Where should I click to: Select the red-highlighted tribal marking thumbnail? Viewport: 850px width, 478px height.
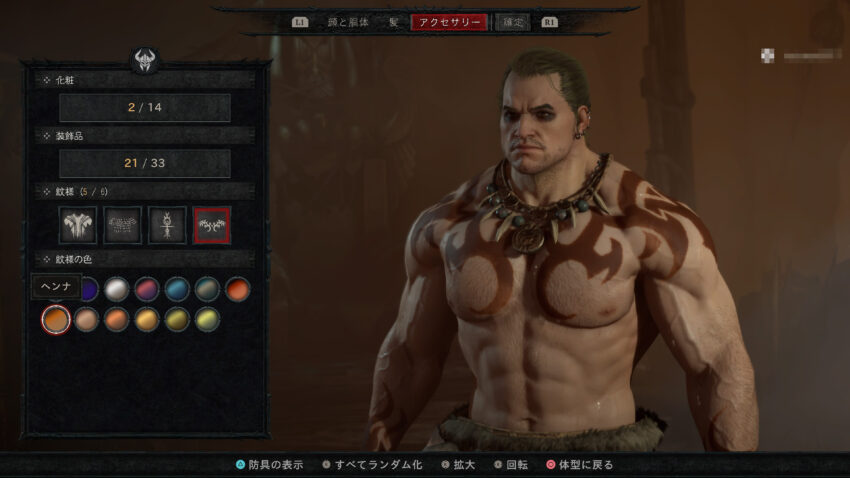(212, 226)
